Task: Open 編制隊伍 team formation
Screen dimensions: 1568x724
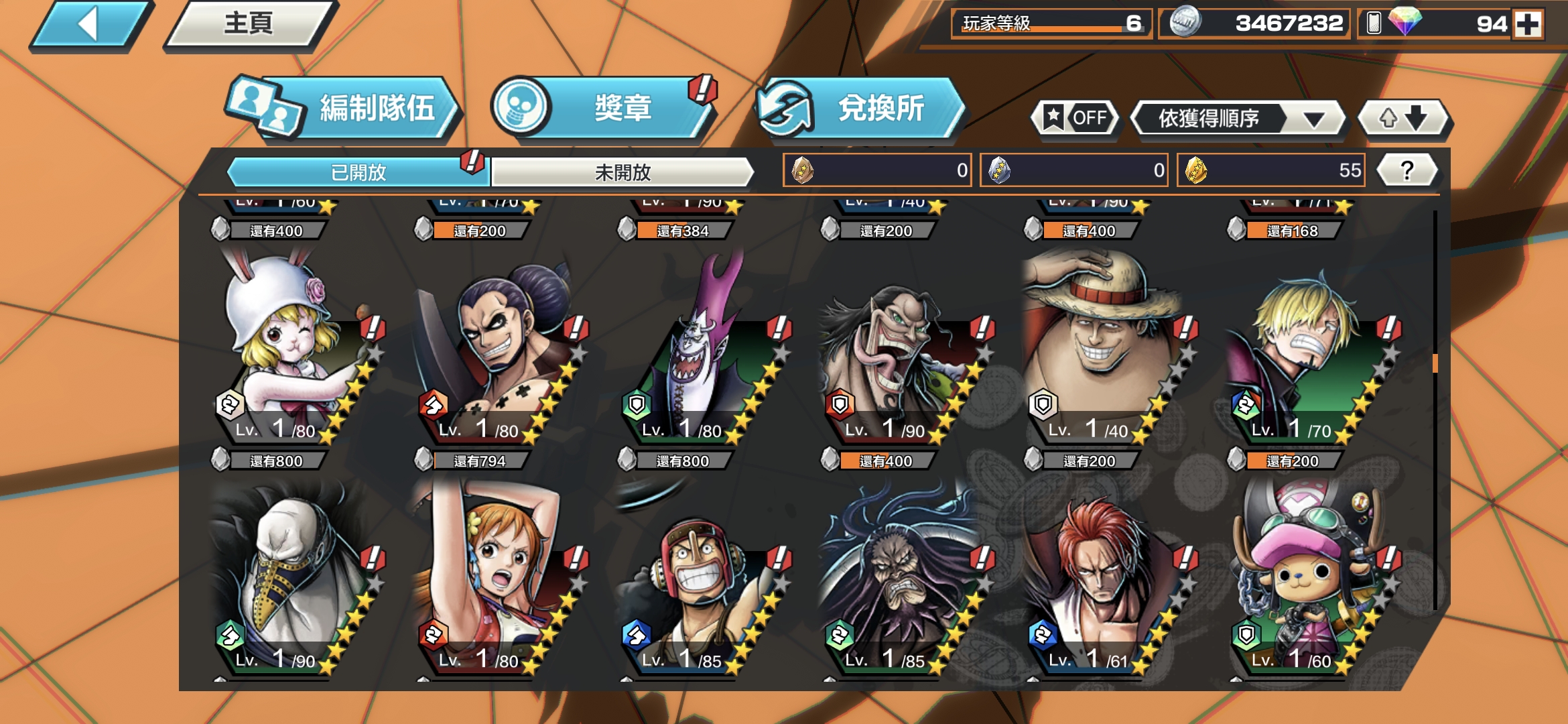Action: [345, 109]
